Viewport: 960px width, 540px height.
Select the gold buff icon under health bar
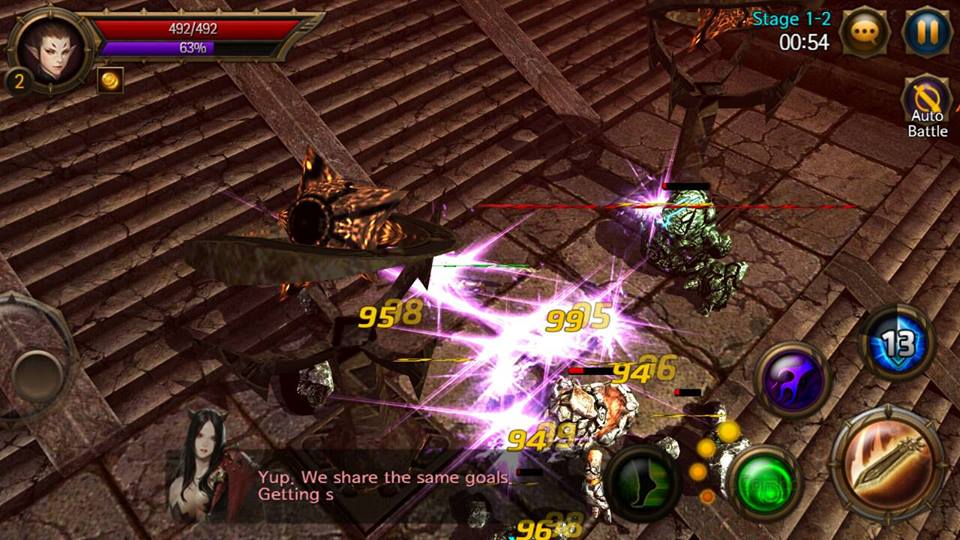tap(110, 80)
